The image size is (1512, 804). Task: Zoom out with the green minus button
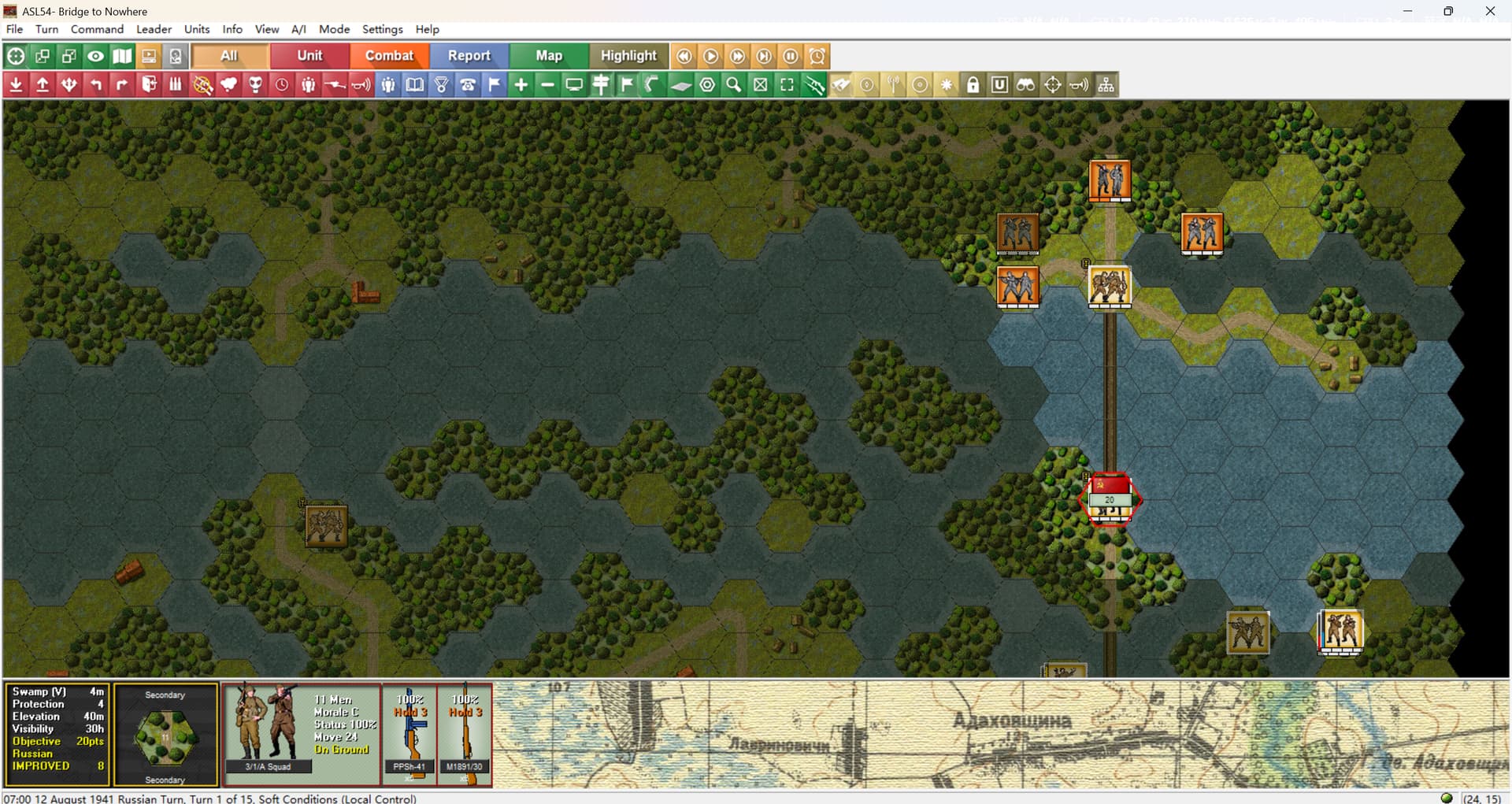click(547, 85)
